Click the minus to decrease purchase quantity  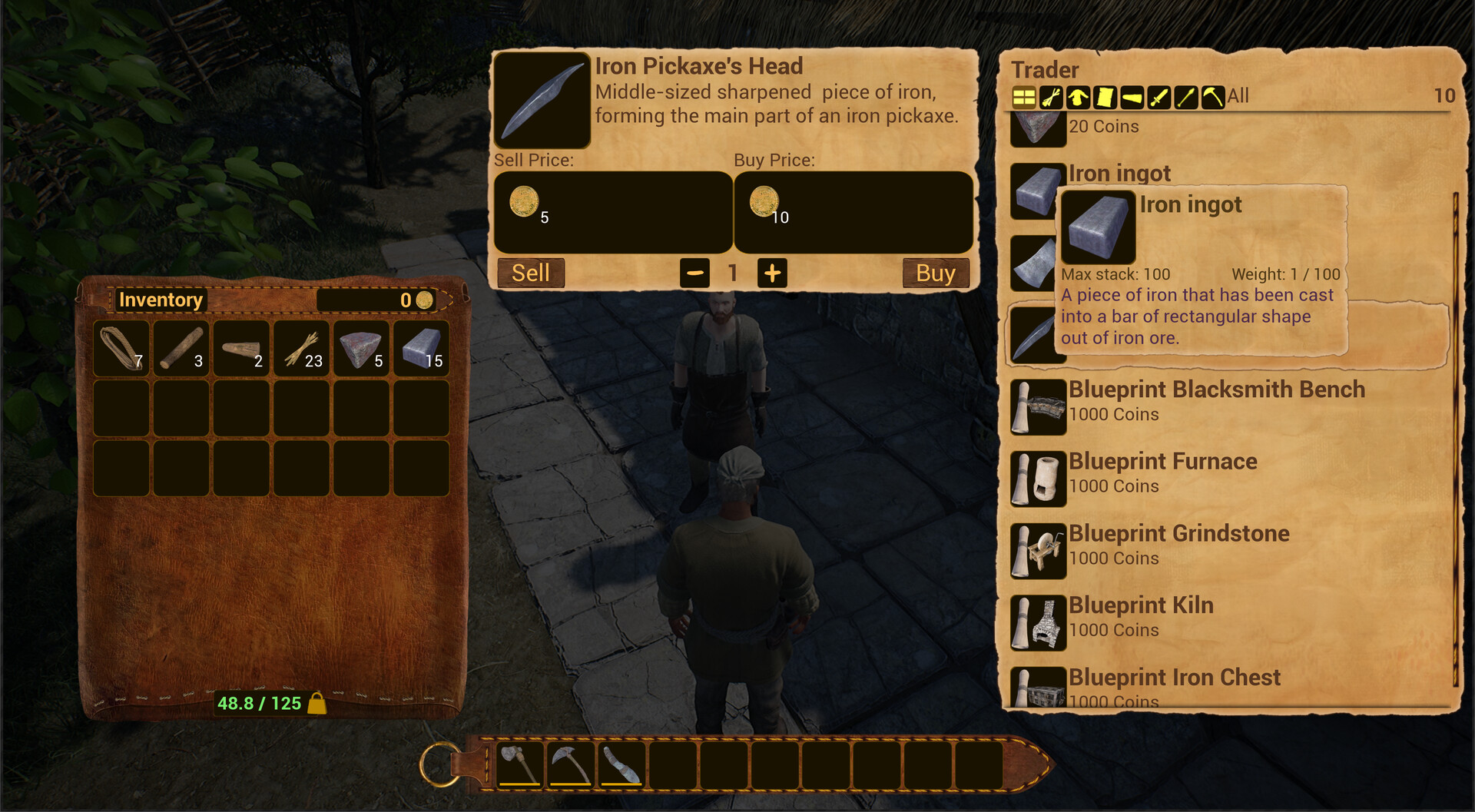694,273
